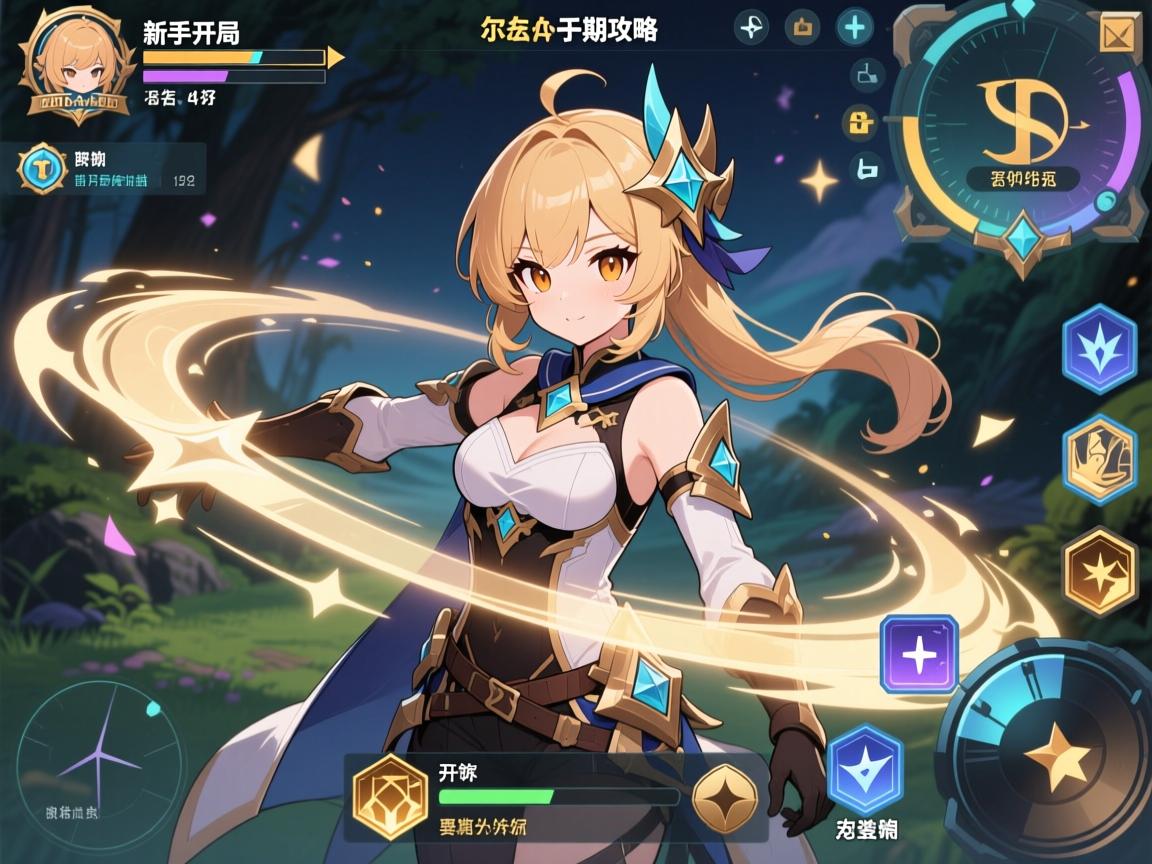1152x864 pixels.
Task: Close the dial with the gold X box
Action: tap(1115, 35)
